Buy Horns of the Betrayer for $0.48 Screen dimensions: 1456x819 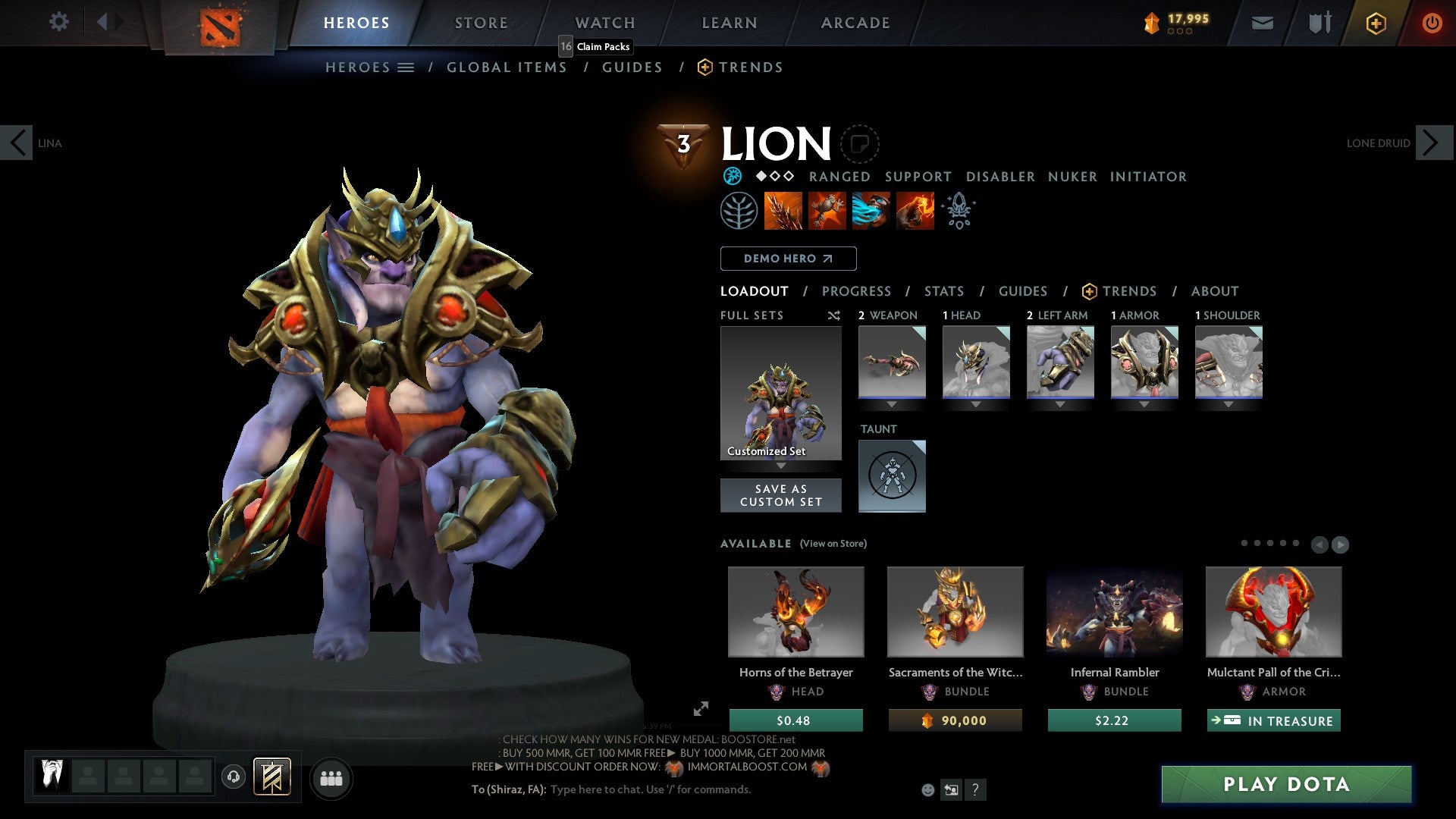tap(795, 720)
